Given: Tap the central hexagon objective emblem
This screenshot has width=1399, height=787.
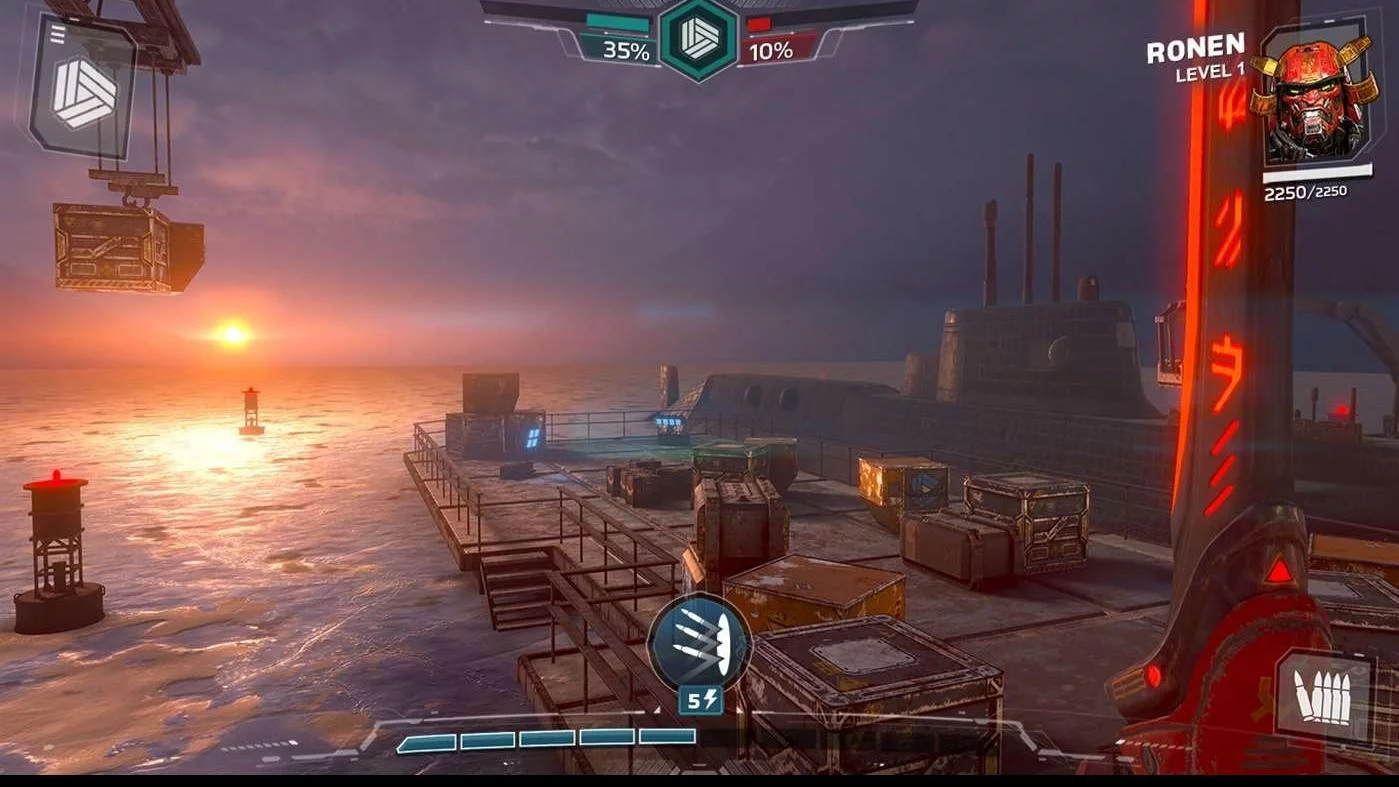Looking at the screenshot, I should pyautogui.click(x=699, y=40).
